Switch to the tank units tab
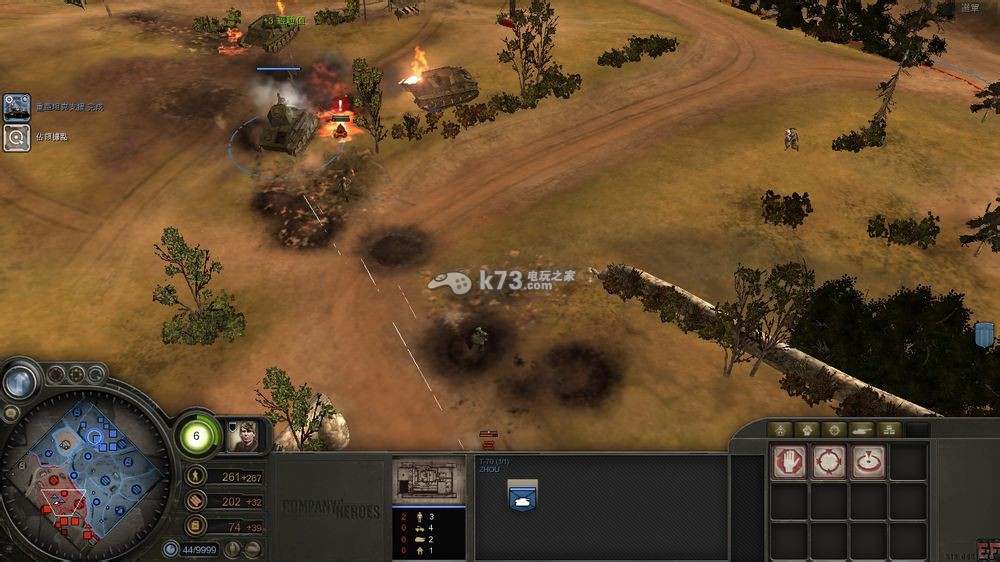Screen dimensions: 1000x562 (863, 429)
